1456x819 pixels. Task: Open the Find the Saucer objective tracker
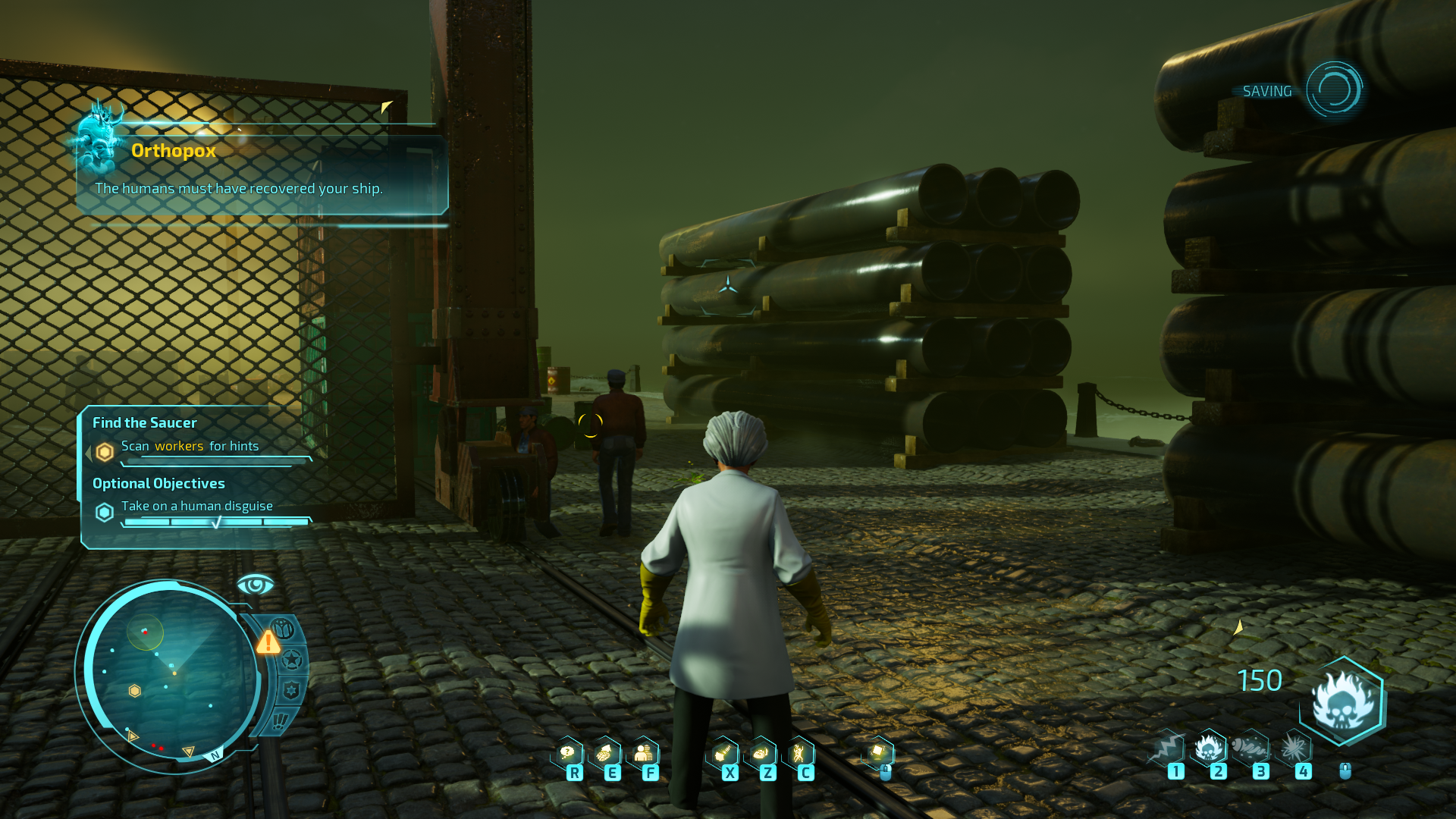click(x=144, y=423)
